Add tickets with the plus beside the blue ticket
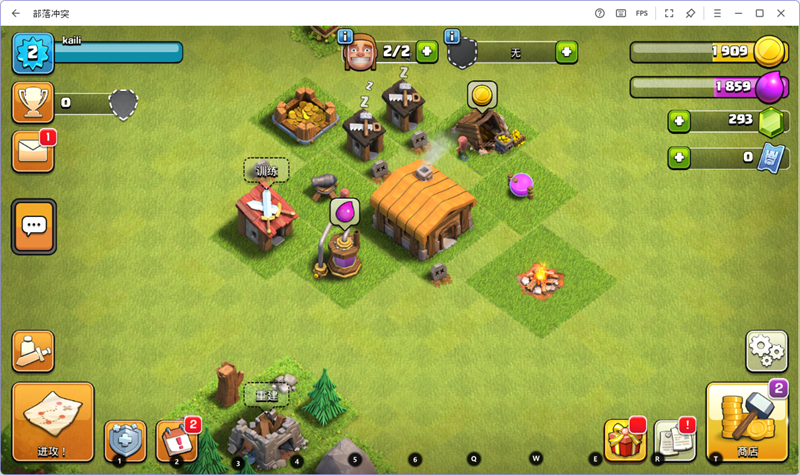 [x=681, y=157]
